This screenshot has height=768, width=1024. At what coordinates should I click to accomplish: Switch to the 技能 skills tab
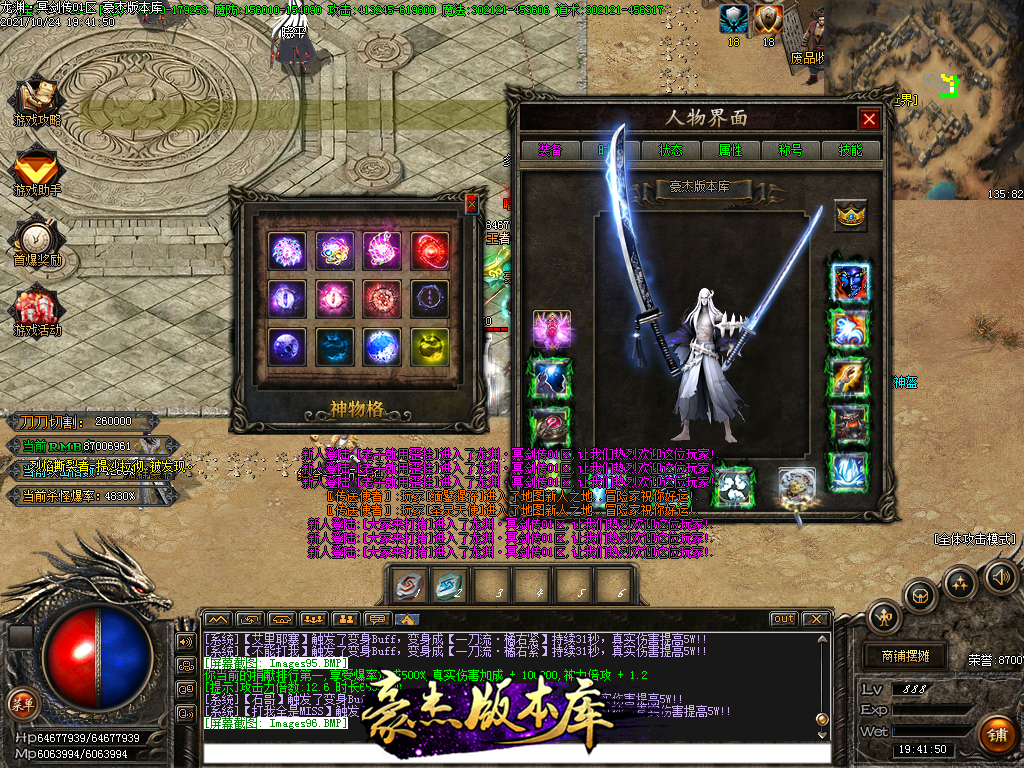(851, 150)
